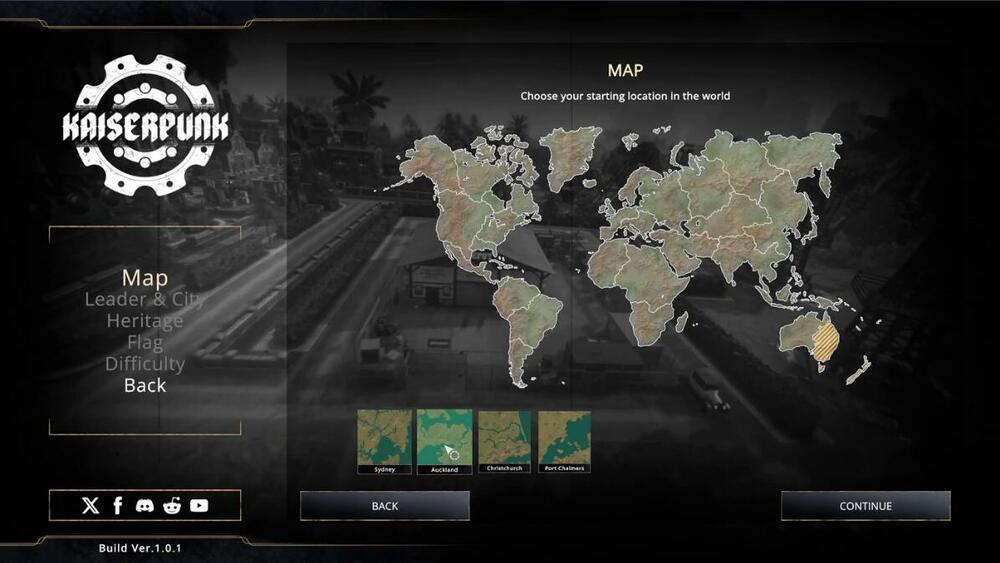Open the Map menu entry
Screen dimensions: 1000x563
[144, 277]
